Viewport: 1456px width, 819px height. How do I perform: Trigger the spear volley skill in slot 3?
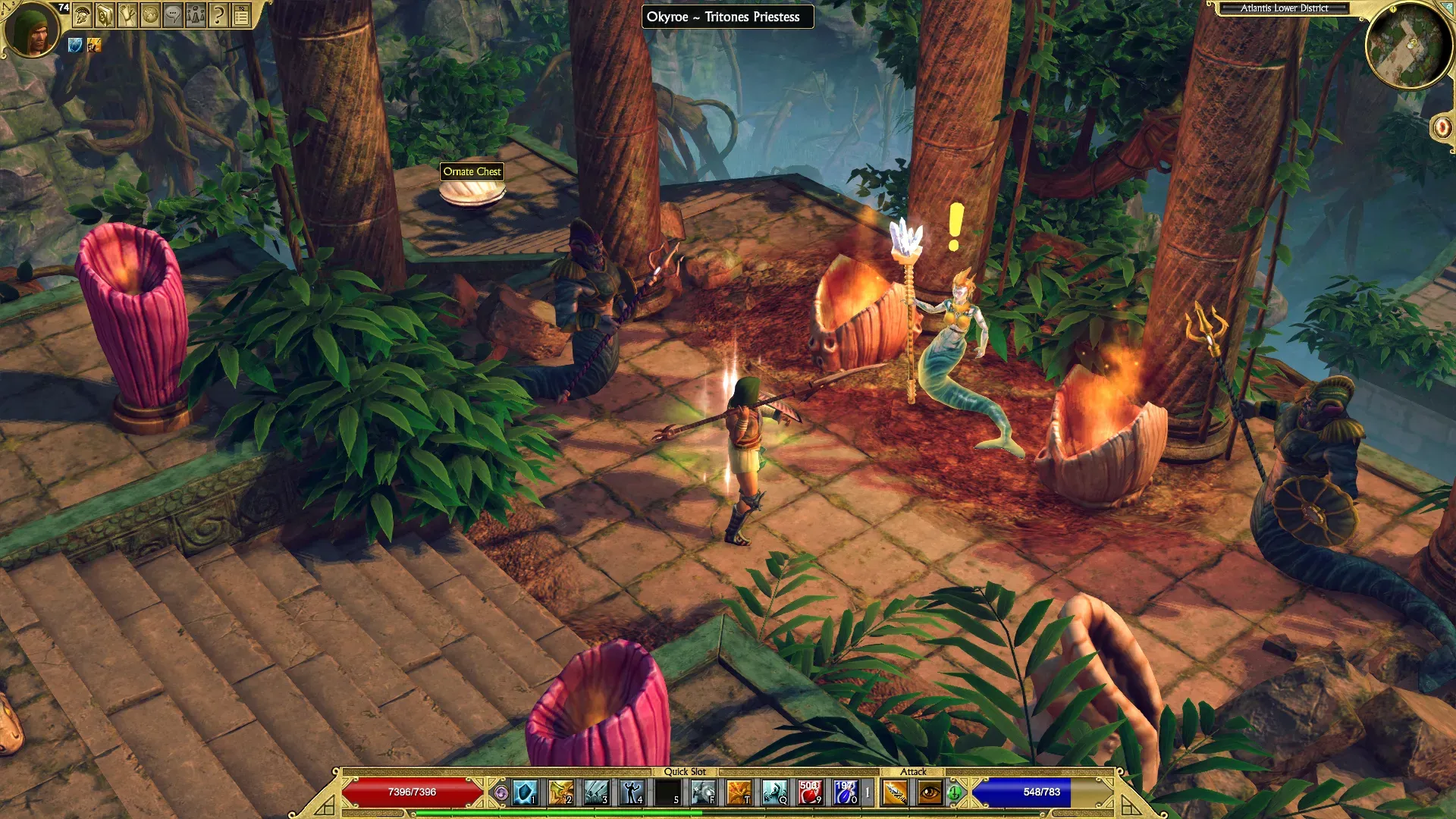pos(597,793)
